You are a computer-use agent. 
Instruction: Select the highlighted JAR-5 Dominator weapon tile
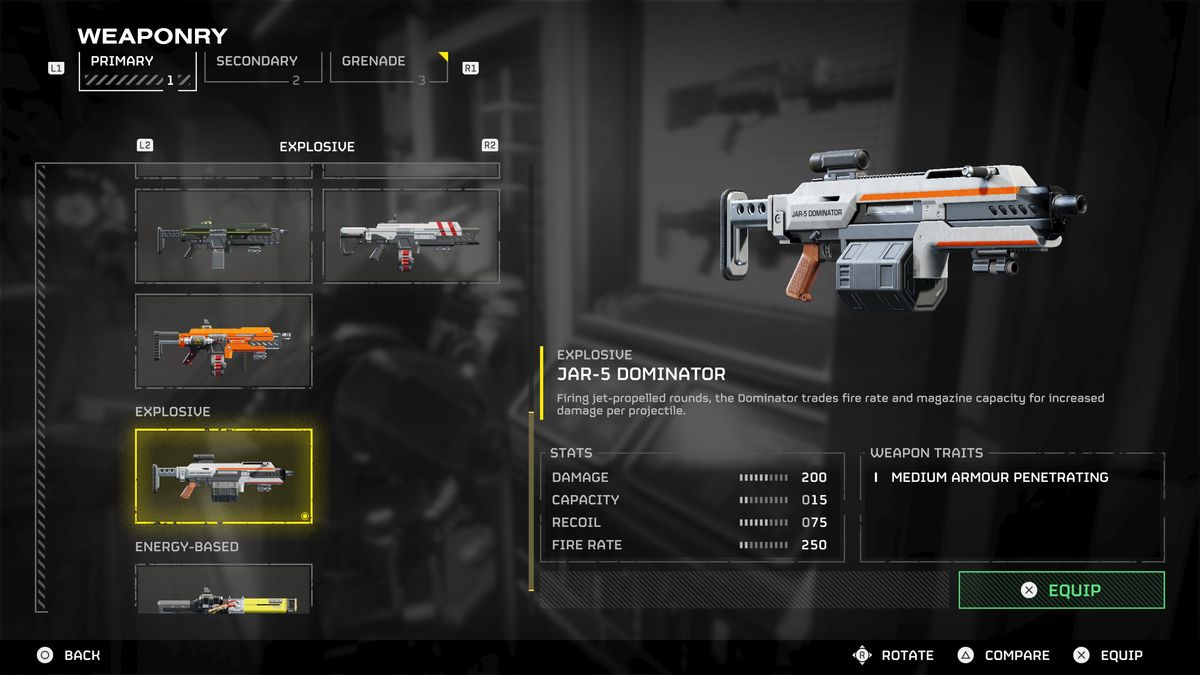[223, 476]
